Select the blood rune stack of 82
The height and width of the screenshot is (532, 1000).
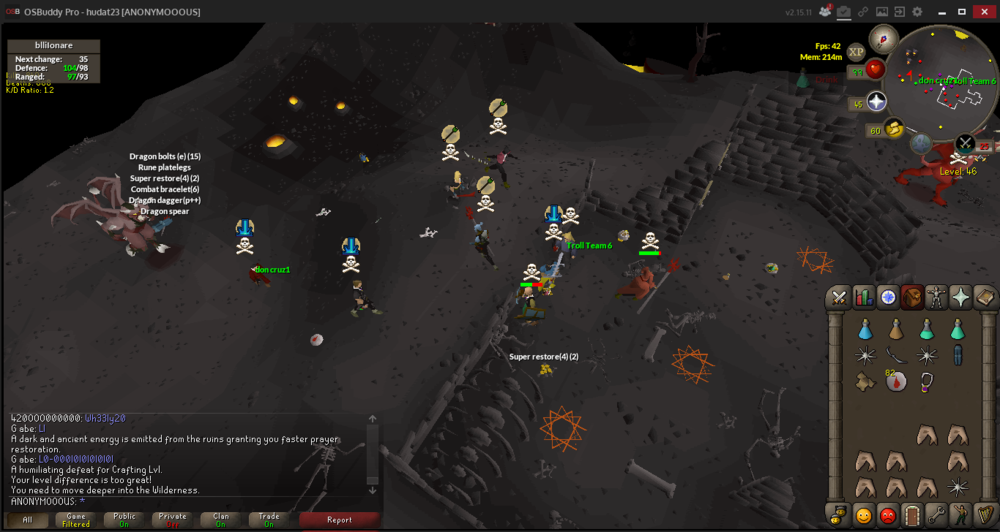coord(896,381)
